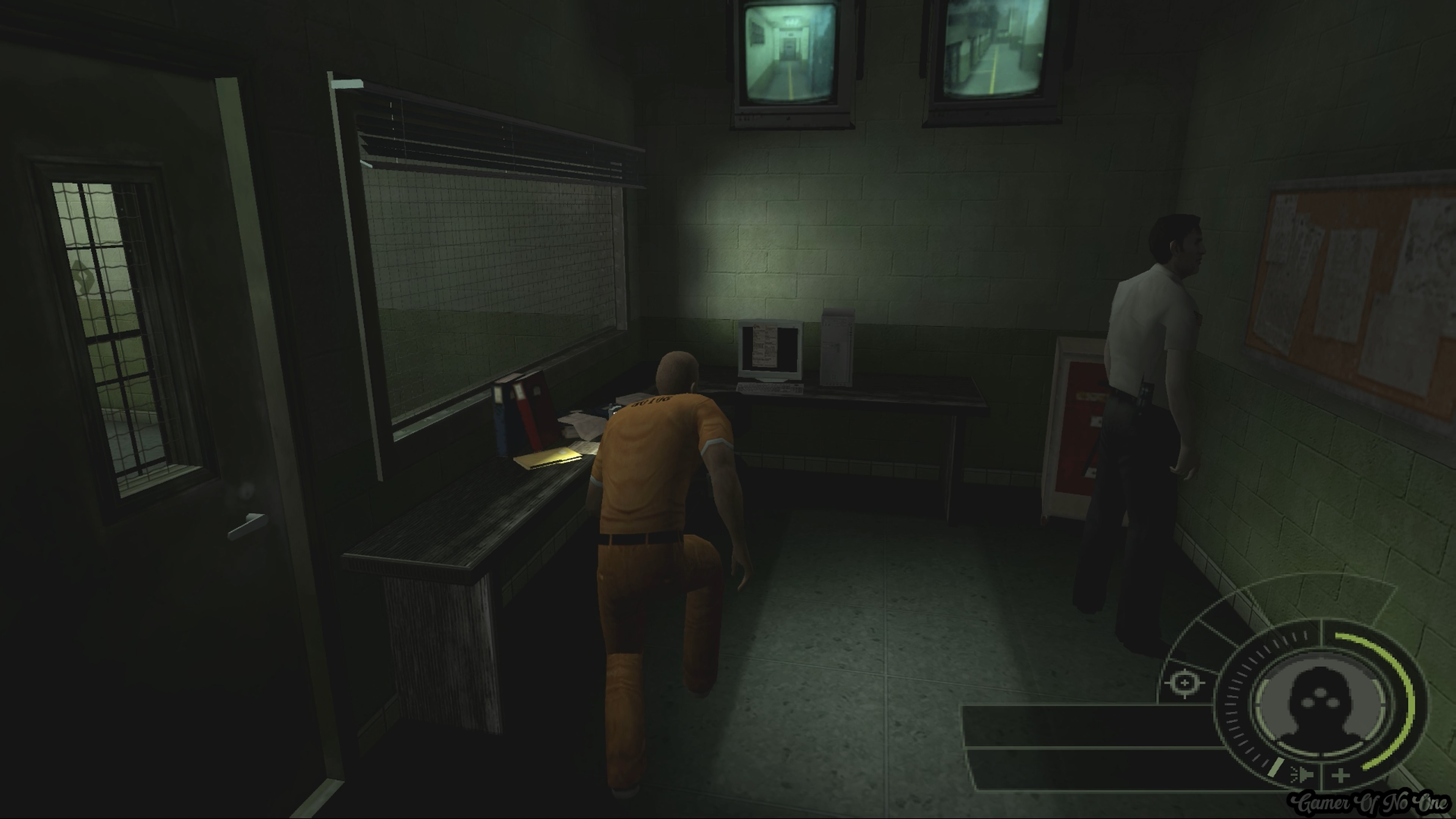Select the crosshair target icon
The width and height of the screenshot is (1456, 819).
tap(1185, 684)
